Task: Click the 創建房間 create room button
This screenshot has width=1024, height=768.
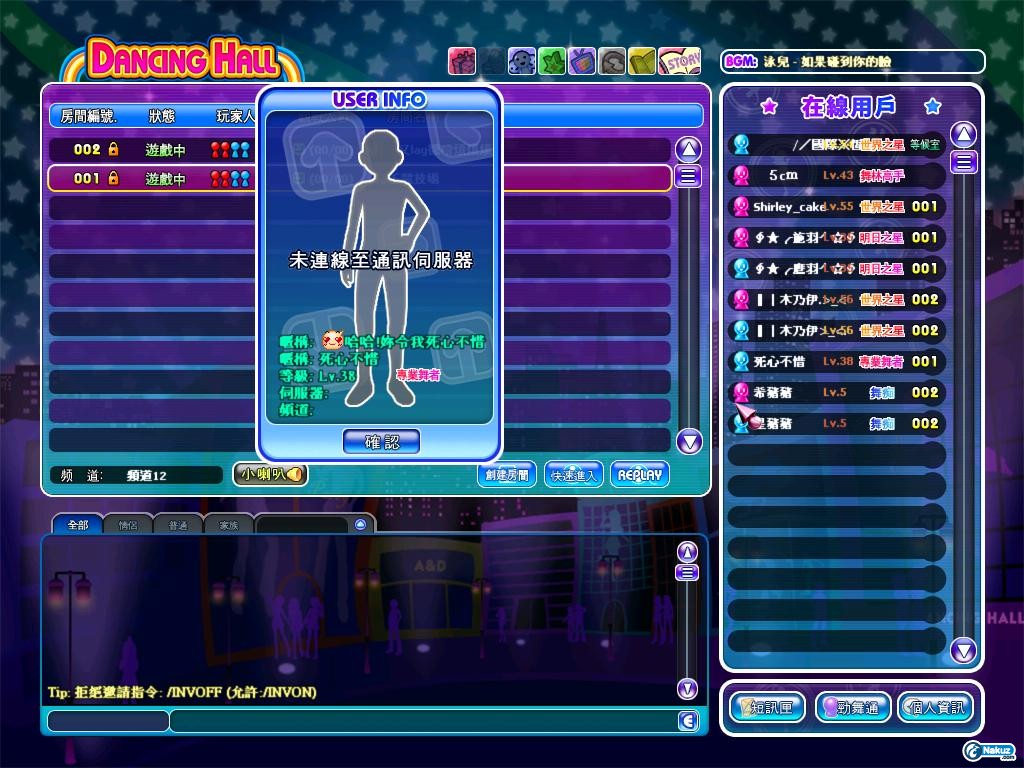Action: point(507,475)
